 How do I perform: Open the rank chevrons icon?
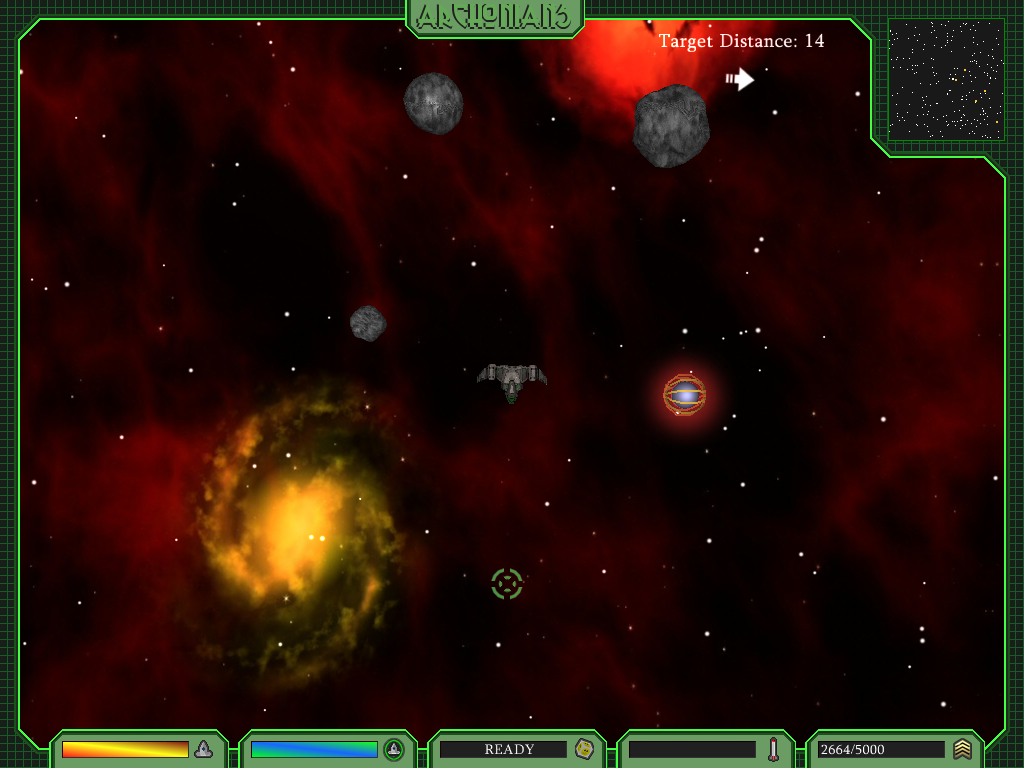(962, 749)
